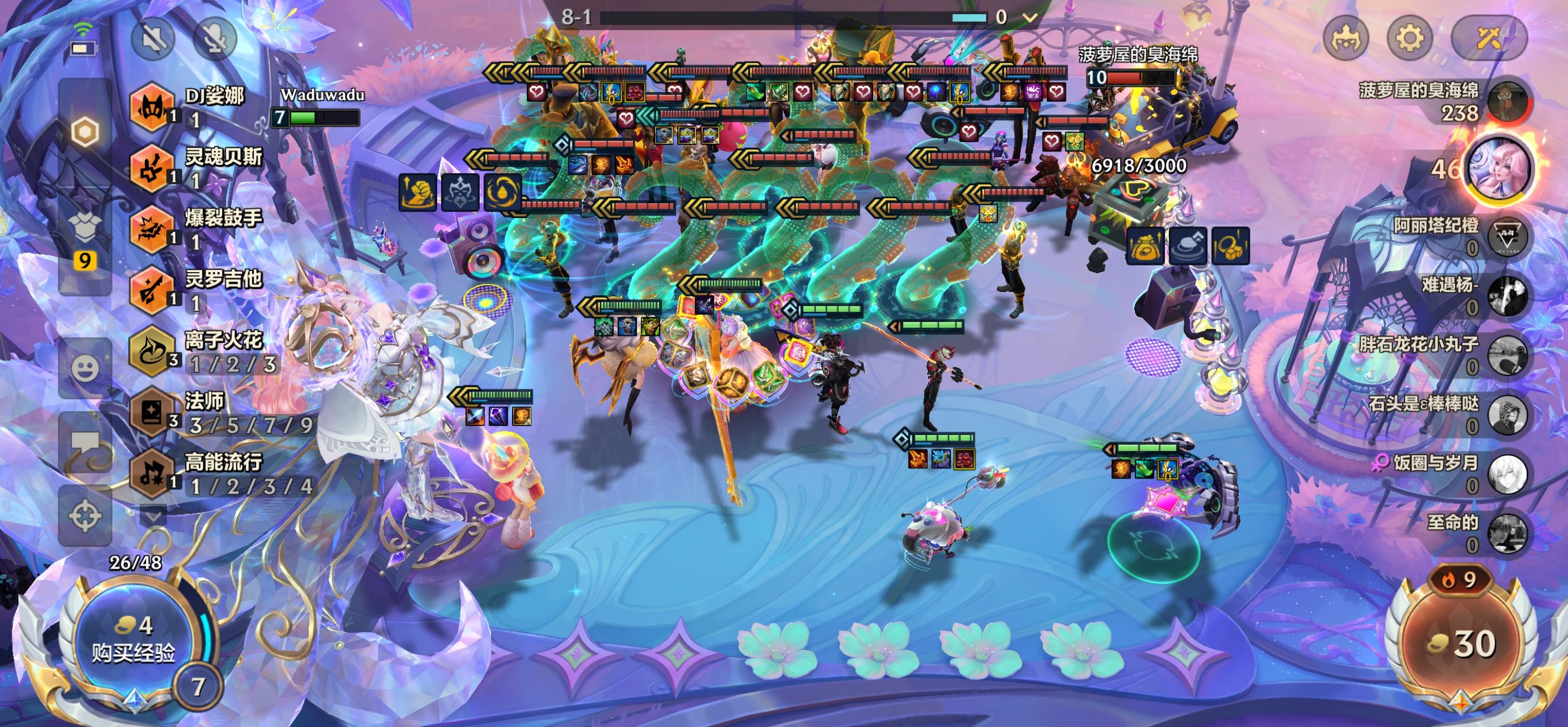Open the crossed swords combat panel

pos(1488,39)
